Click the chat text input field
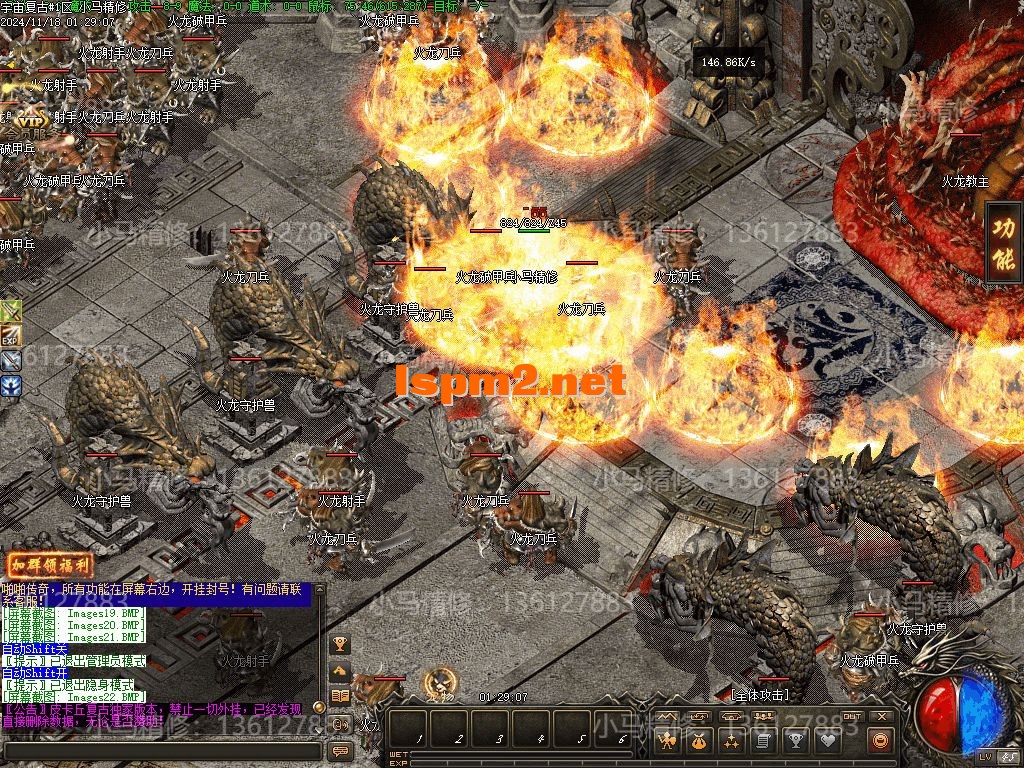The image size is (1024, 768). click(160, 750)
